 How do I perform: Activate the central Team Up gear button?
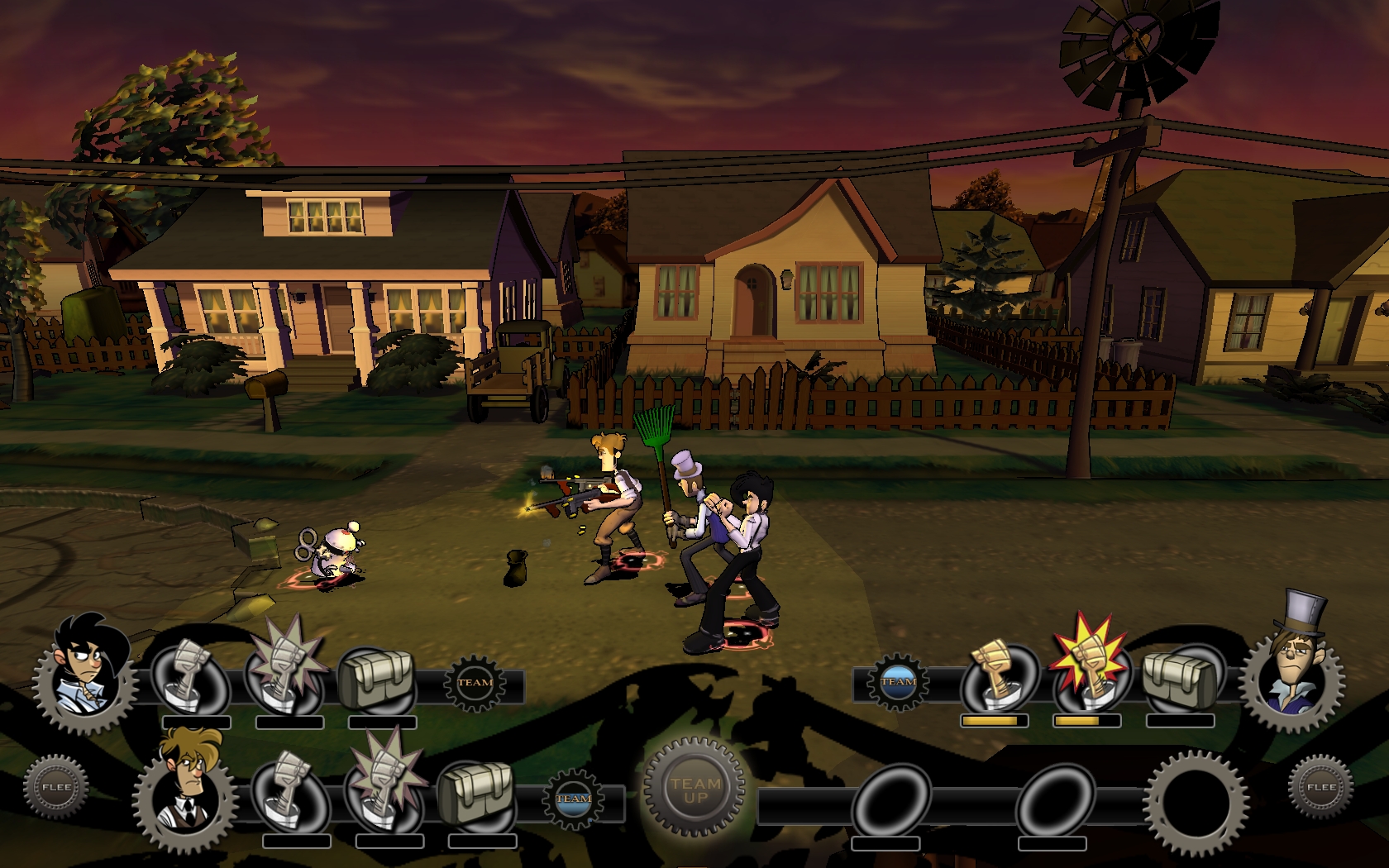[x=694, y=789]
